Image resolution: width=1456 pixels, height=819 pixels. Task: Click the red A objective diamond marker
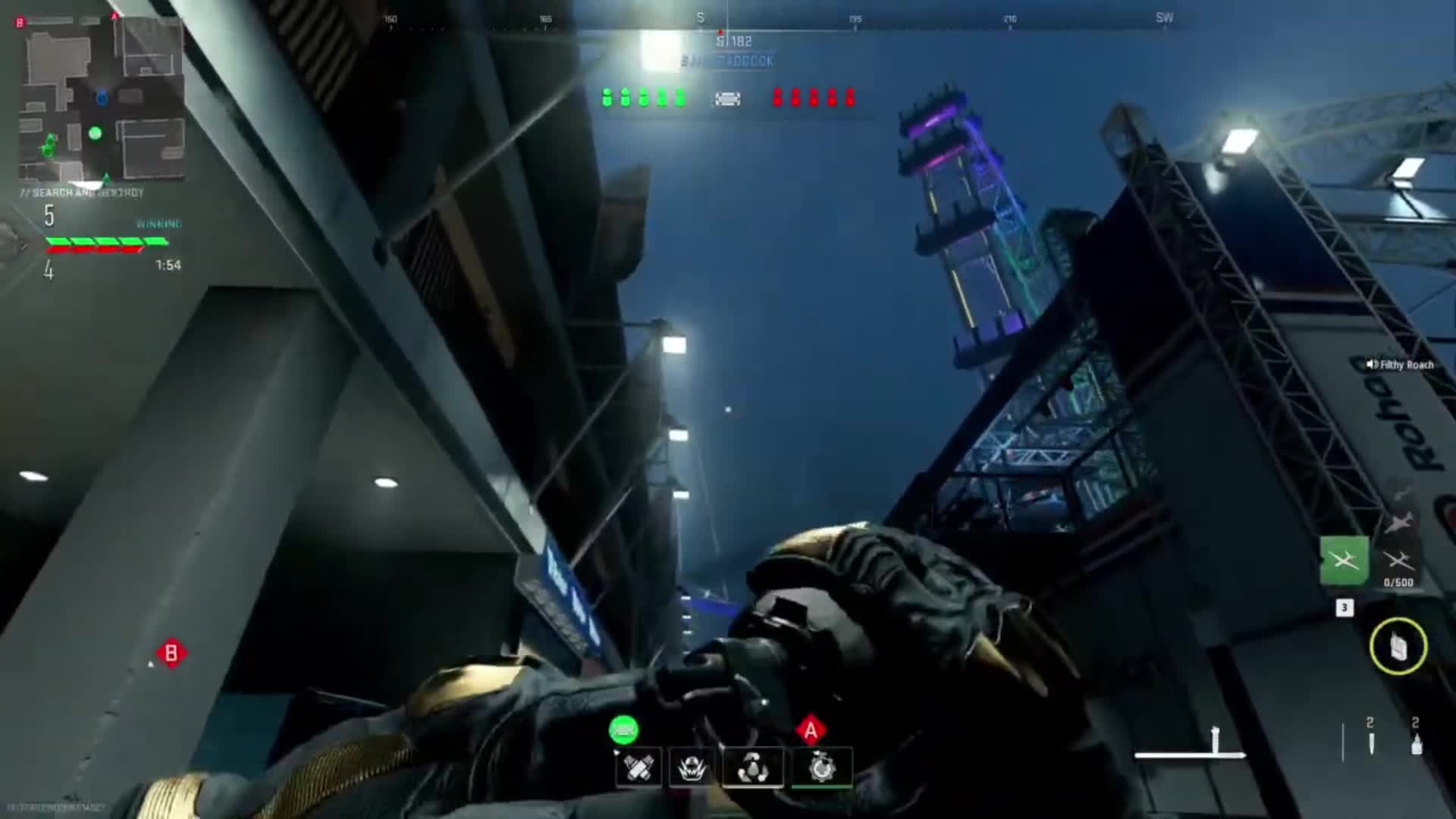[x=811, y=730]
